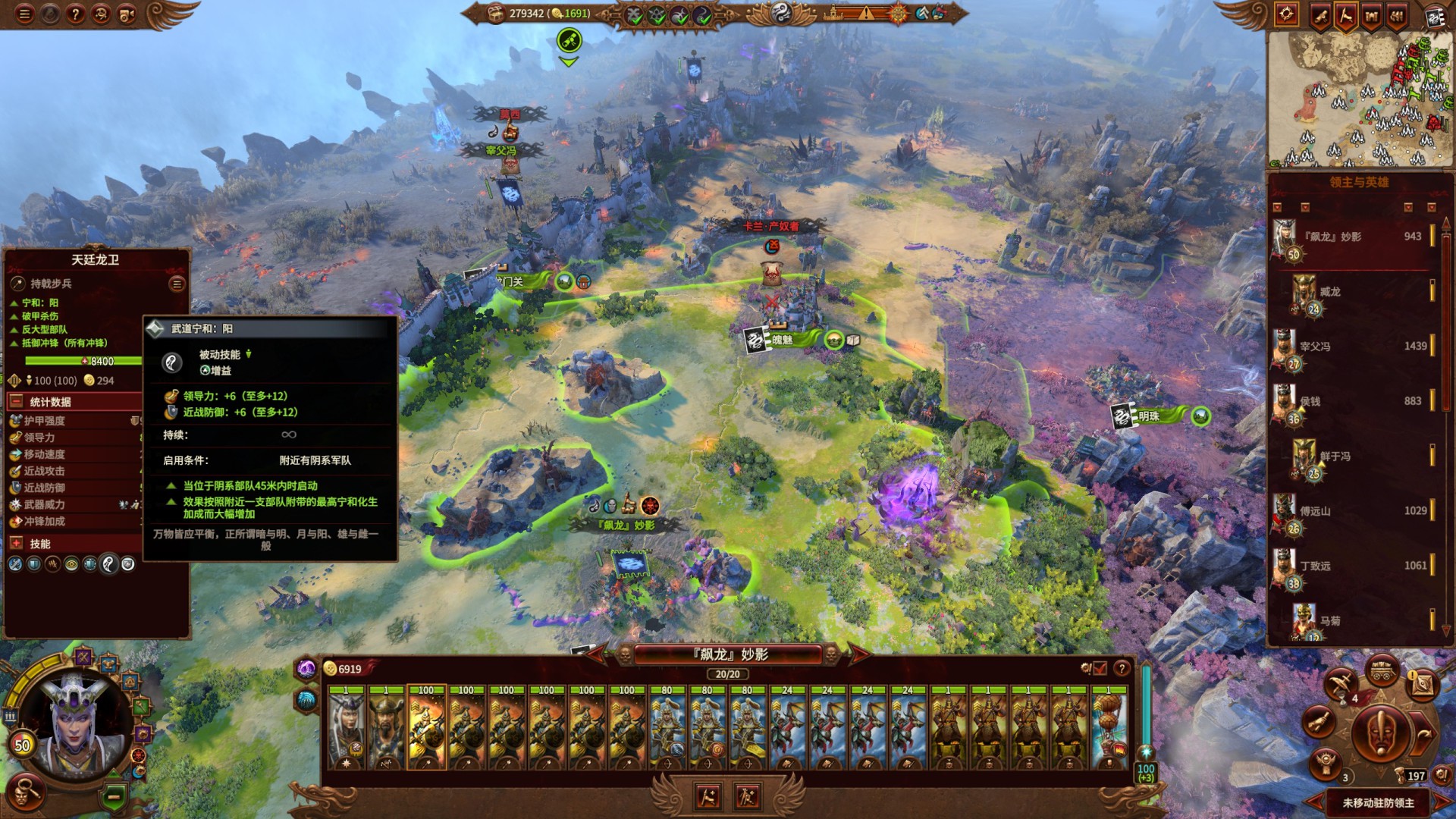Image resolution: width=1456 pixels, height=819 pixels.
Task: Select the lord 妙影 unit card in army
Action: coord(347,730)
